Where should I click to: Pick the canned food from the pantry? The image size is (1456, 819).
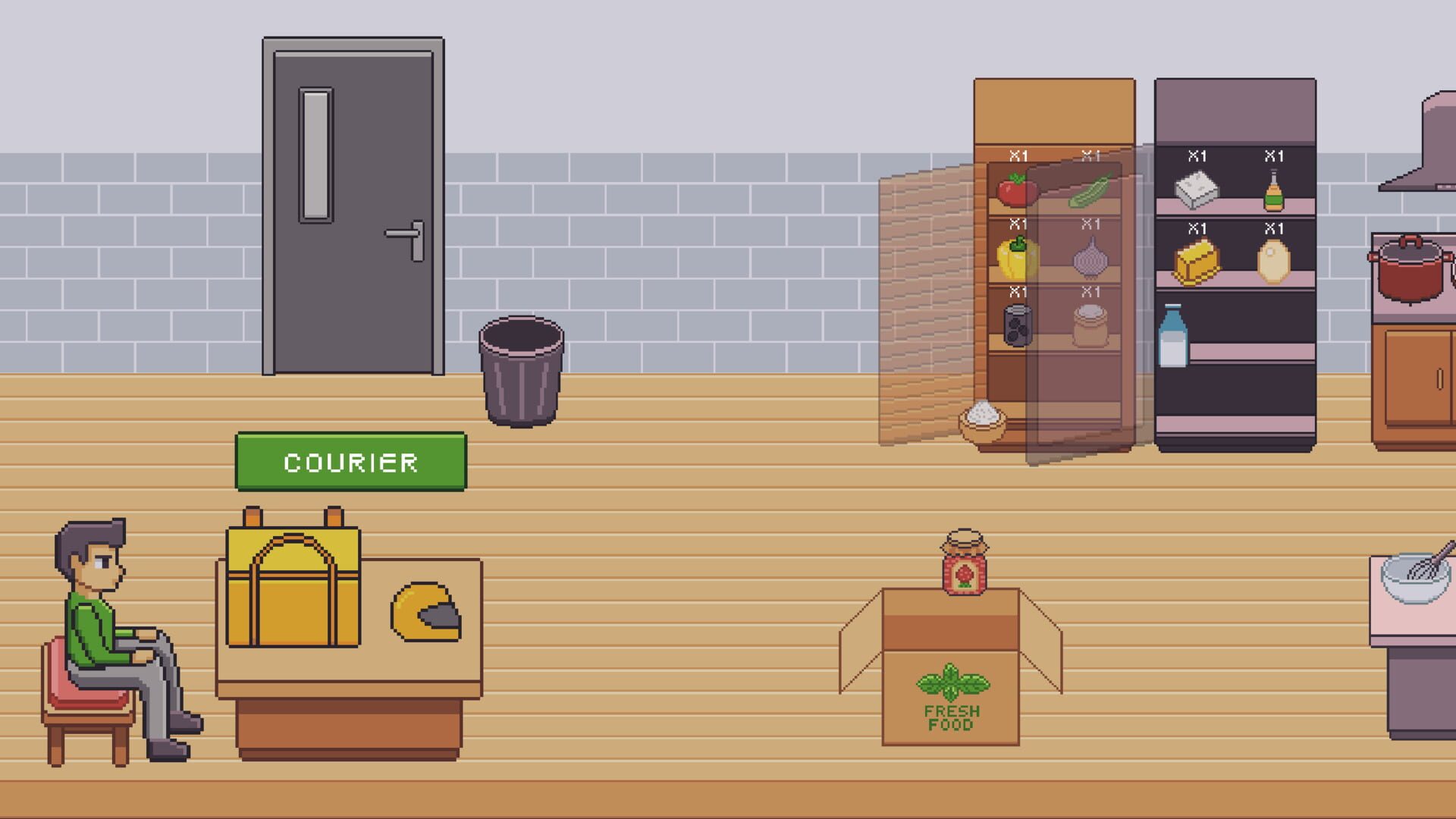[x=1016, y=328]
